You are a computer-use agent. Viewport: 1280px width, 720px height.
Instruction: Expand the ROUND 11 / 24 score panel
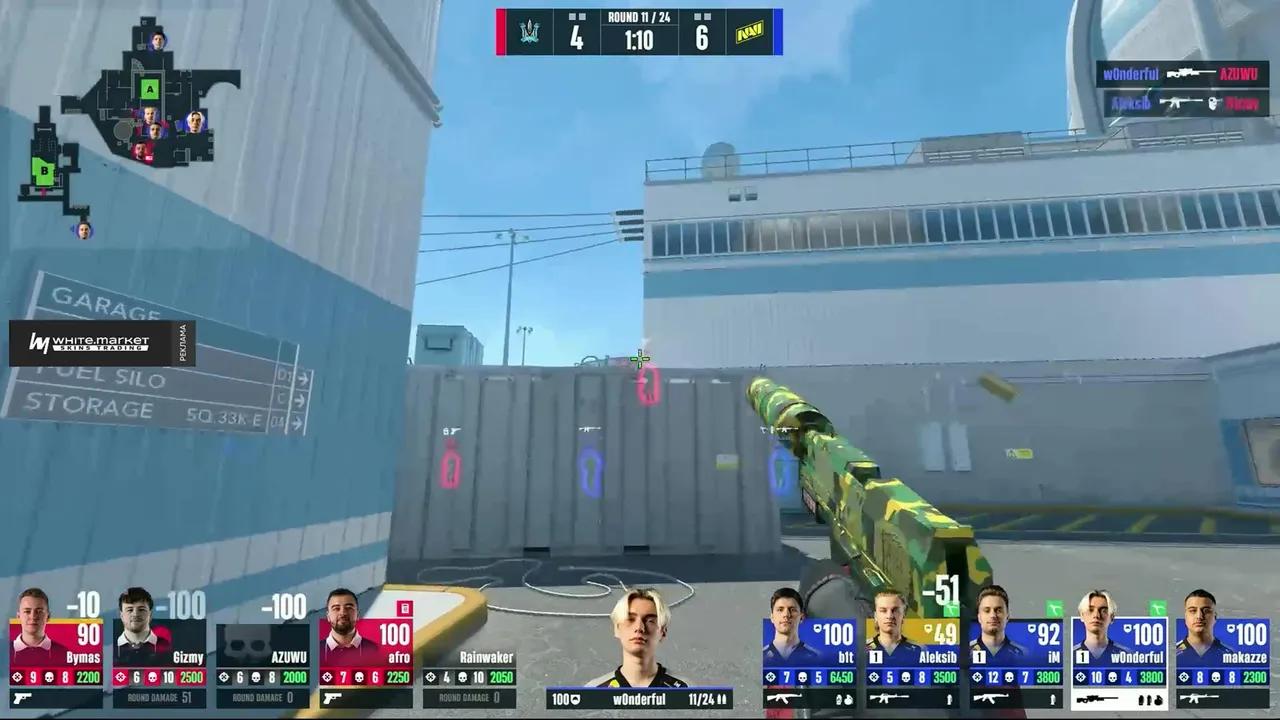click(637, 16)
